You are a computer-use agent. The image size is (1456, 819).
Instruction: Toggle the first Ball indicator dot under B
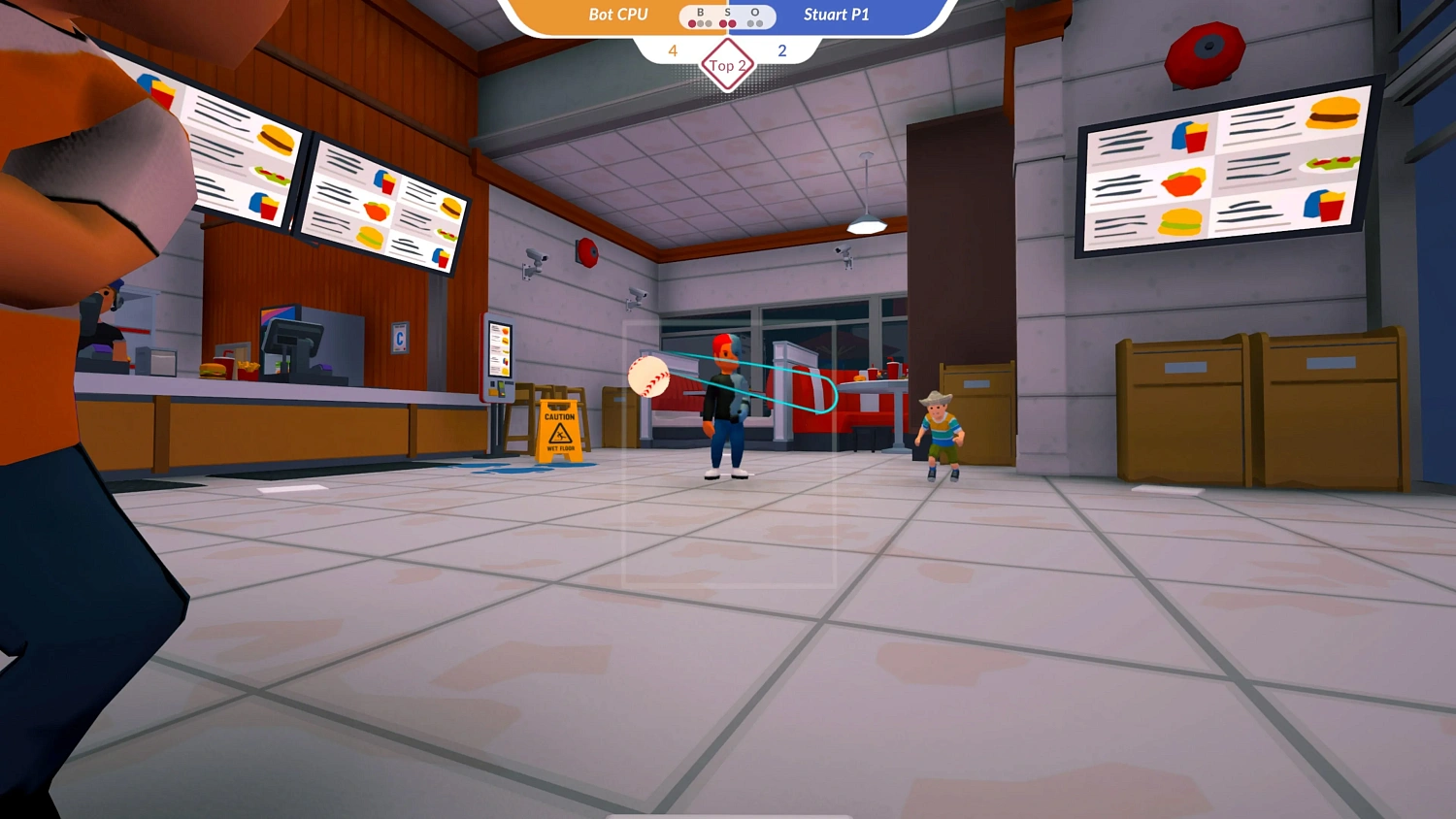point(691,21)
